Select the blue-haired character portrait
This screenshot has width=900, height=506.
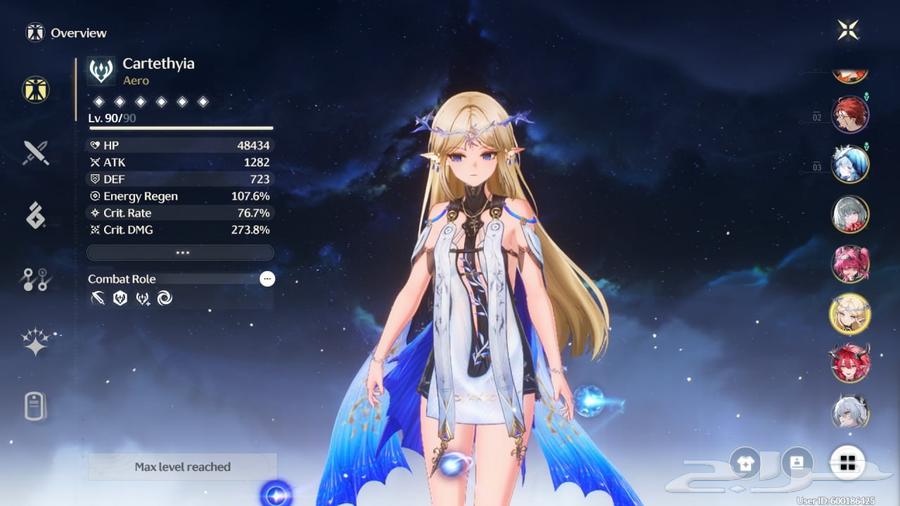(x=850, y=164)
